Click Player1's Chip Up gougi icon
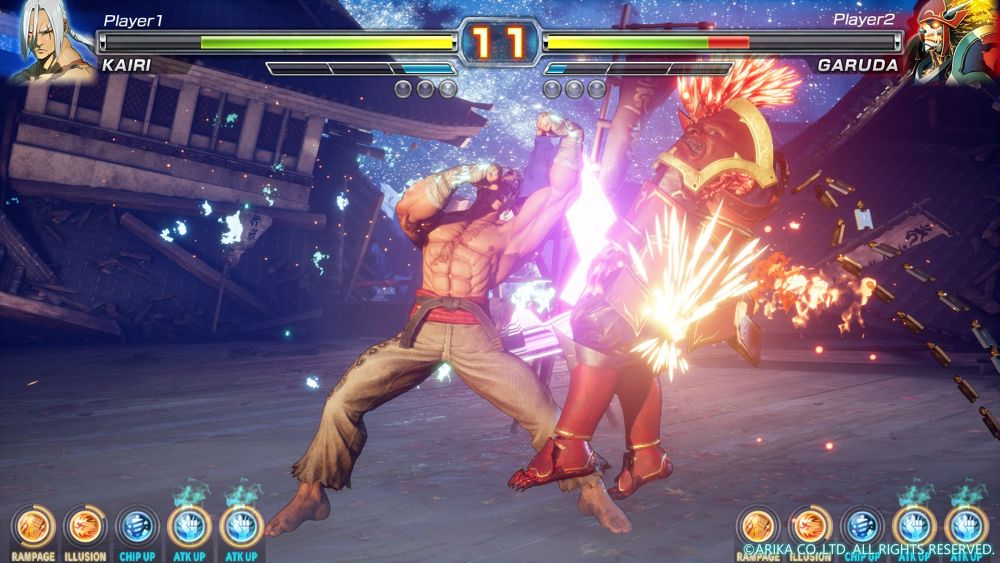1000x563 pixels. [x=136, y=527]
